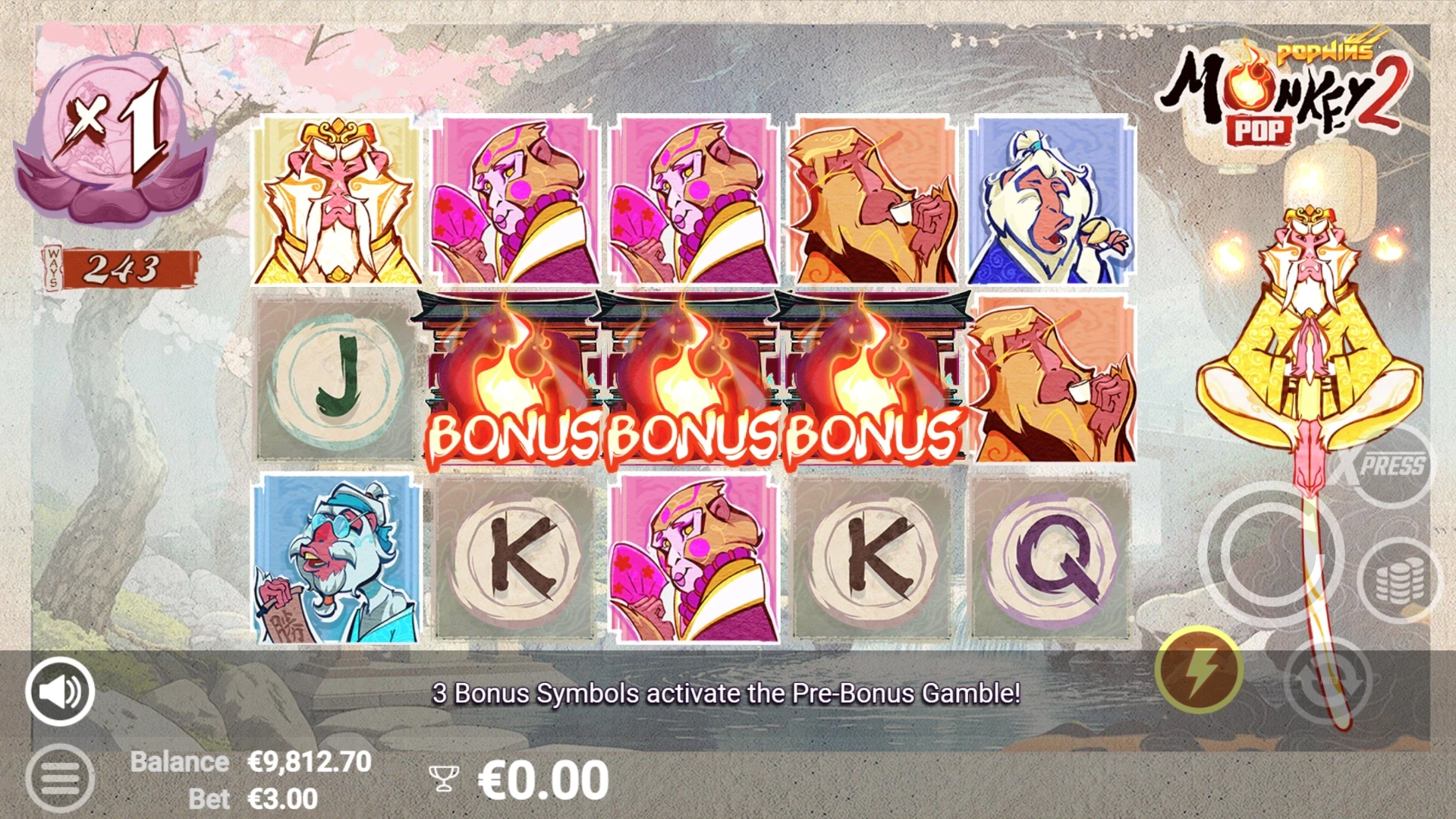Viewport: 1456px width, 819px height.
Task: Click the 243 Ways indicator
Action: (121, 269)
